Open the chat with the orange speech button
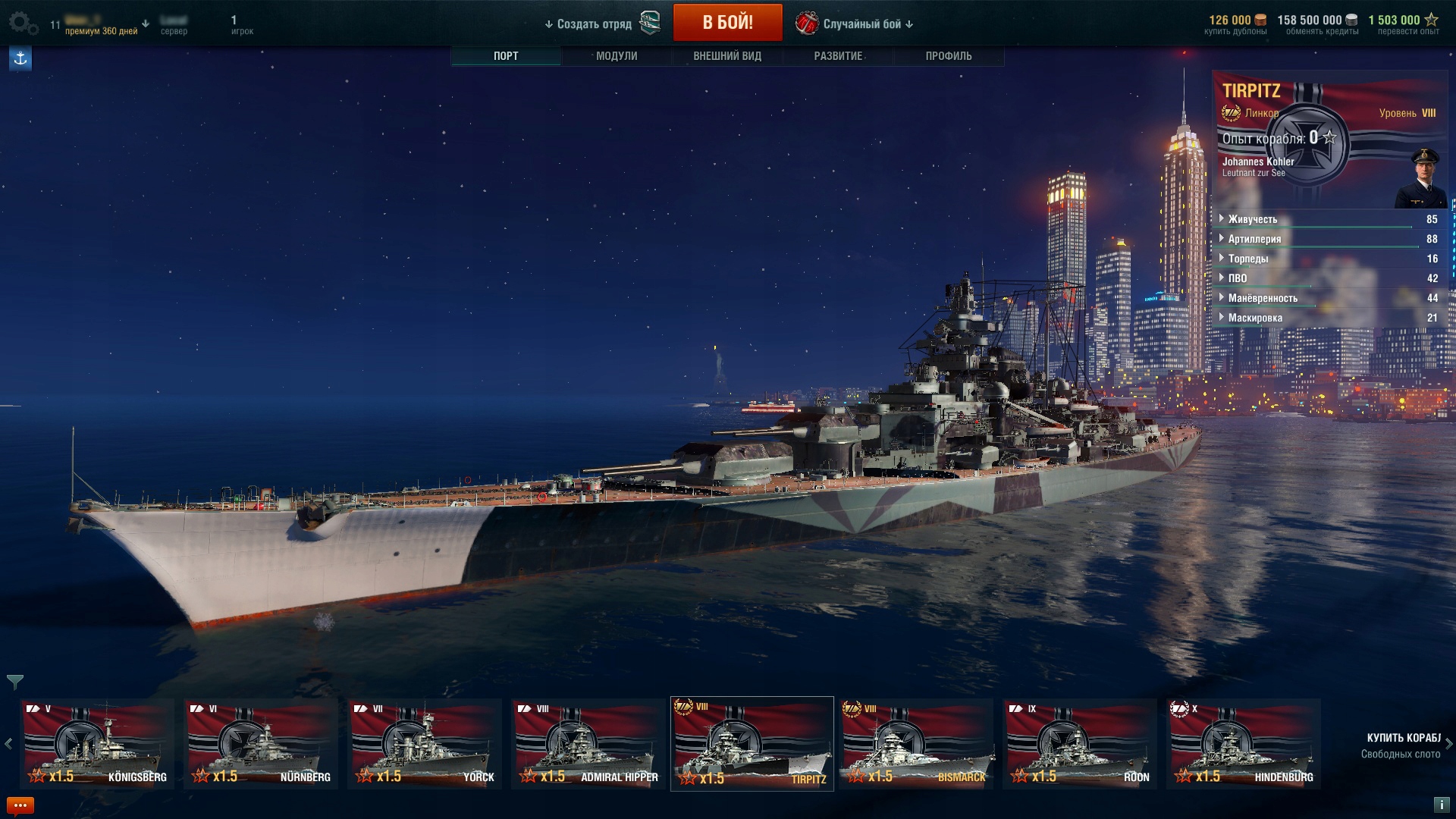Image resolution: width=1456 pixels, height=819 pixels. tap(20, 805)
